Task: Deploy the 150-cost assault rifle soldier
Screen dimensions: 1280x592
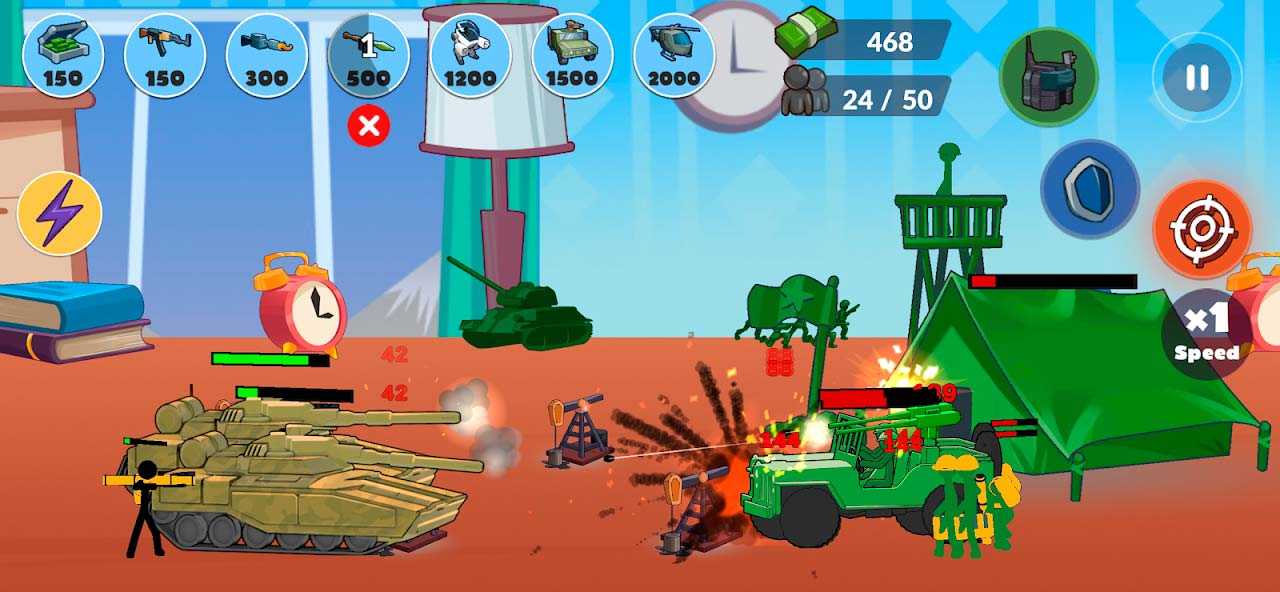Action: 165,55
